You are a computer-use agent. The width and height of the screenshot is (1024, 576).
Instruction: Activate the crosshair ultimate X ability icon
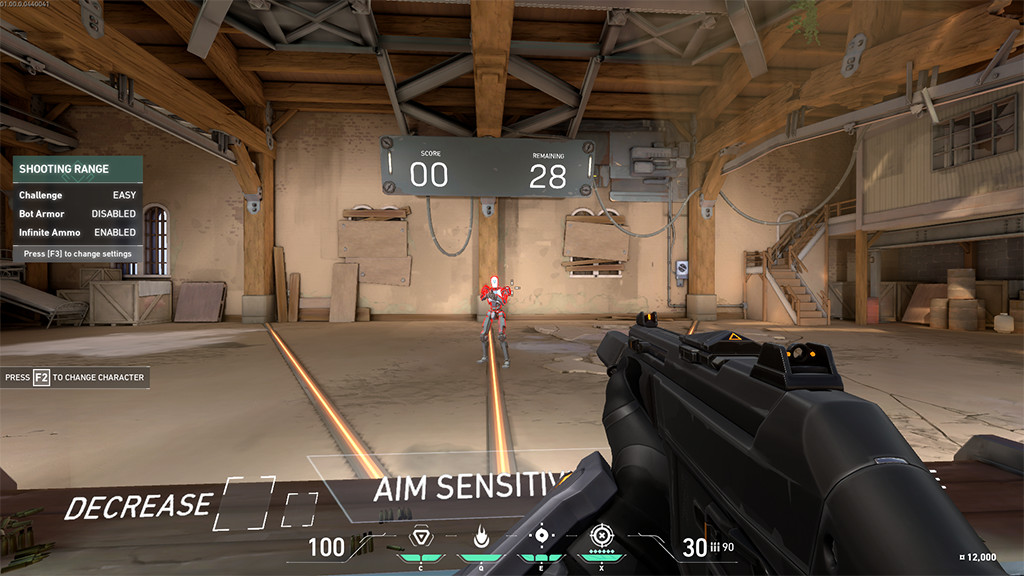[600, 535]
